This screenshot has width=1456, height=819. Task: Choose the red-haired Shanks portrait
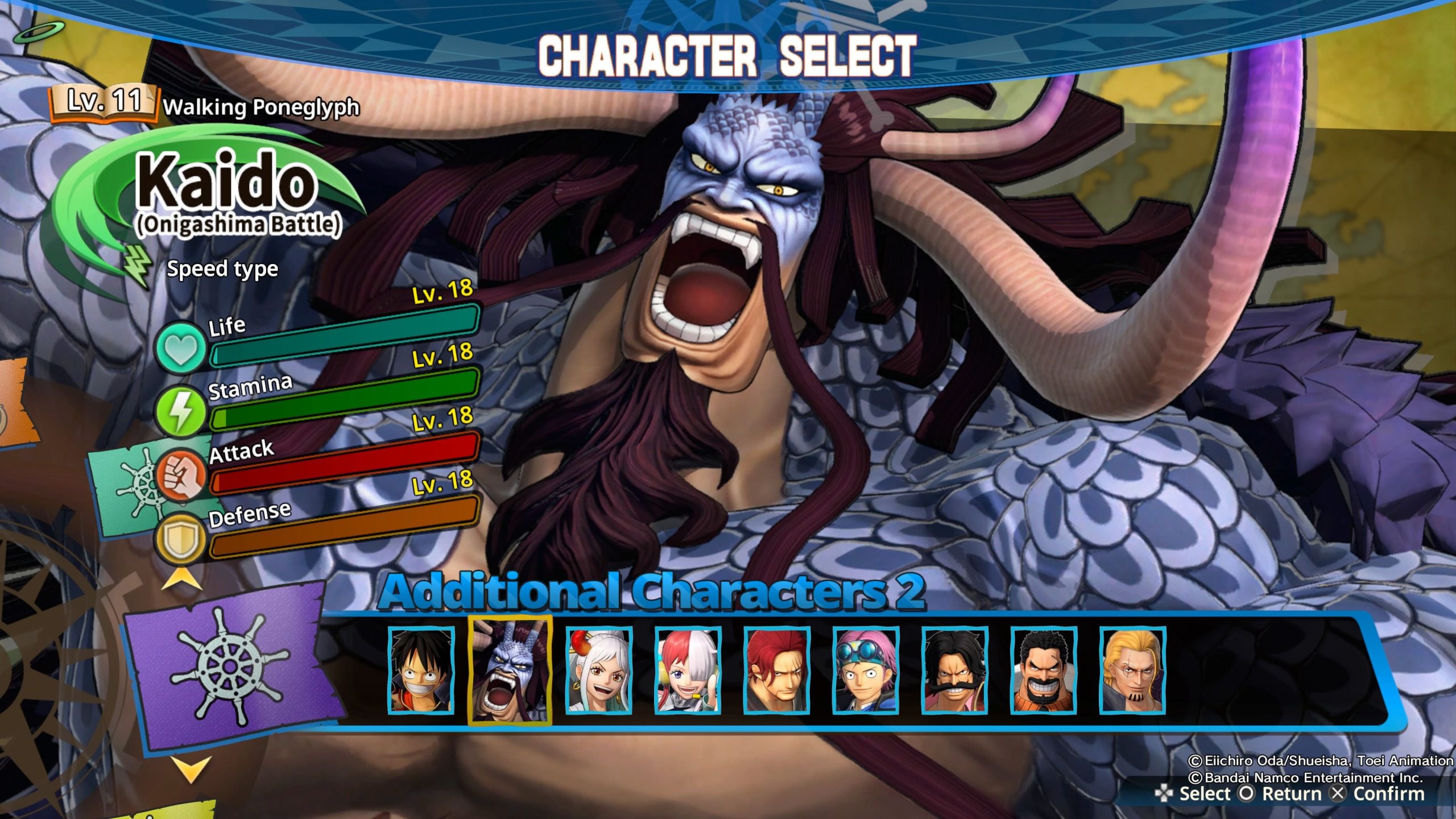click(777, 670)
